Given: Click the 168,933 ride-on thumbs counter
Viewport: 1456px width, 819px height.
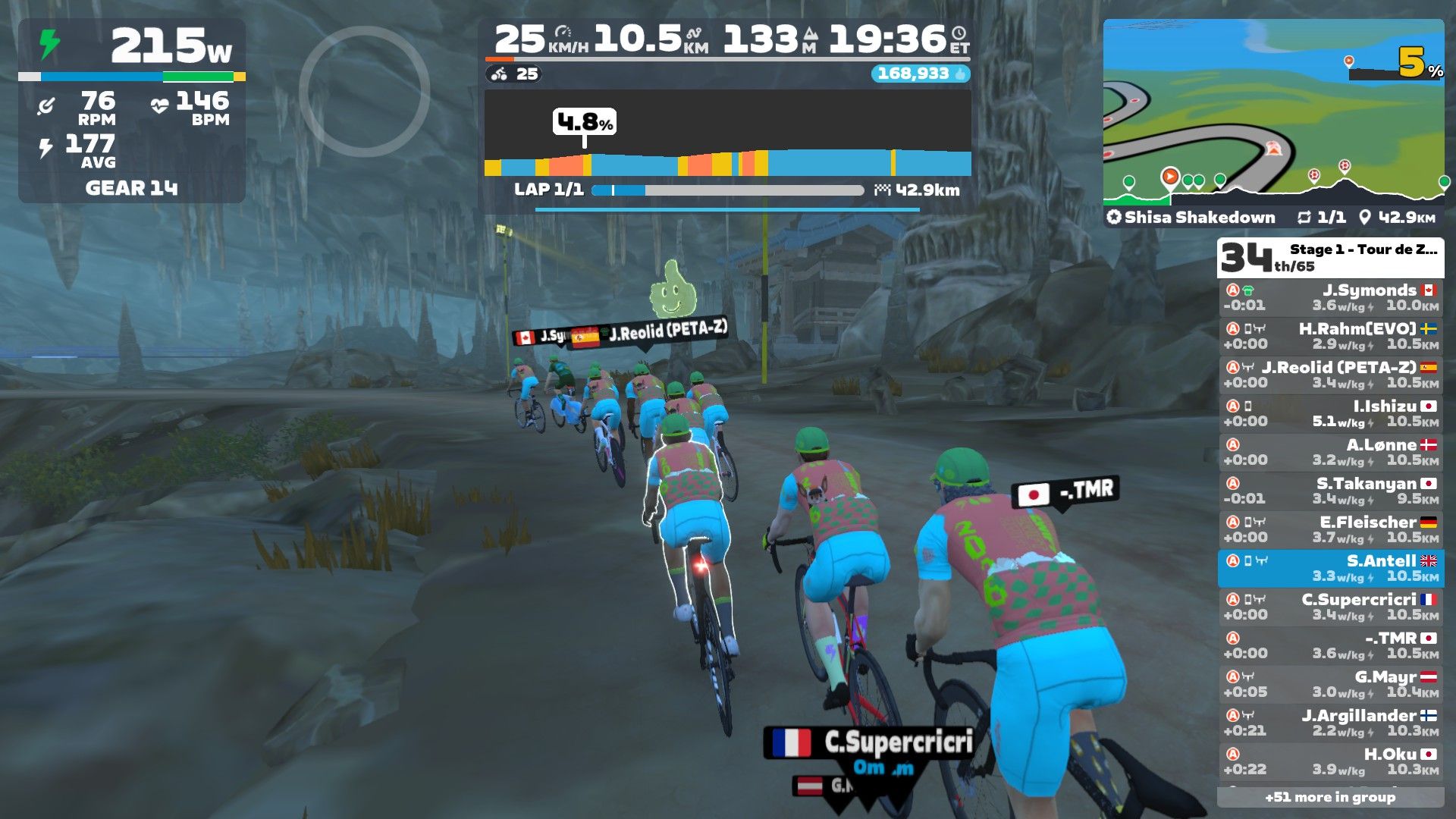Looking at the screenshot, I should [920, 74].
